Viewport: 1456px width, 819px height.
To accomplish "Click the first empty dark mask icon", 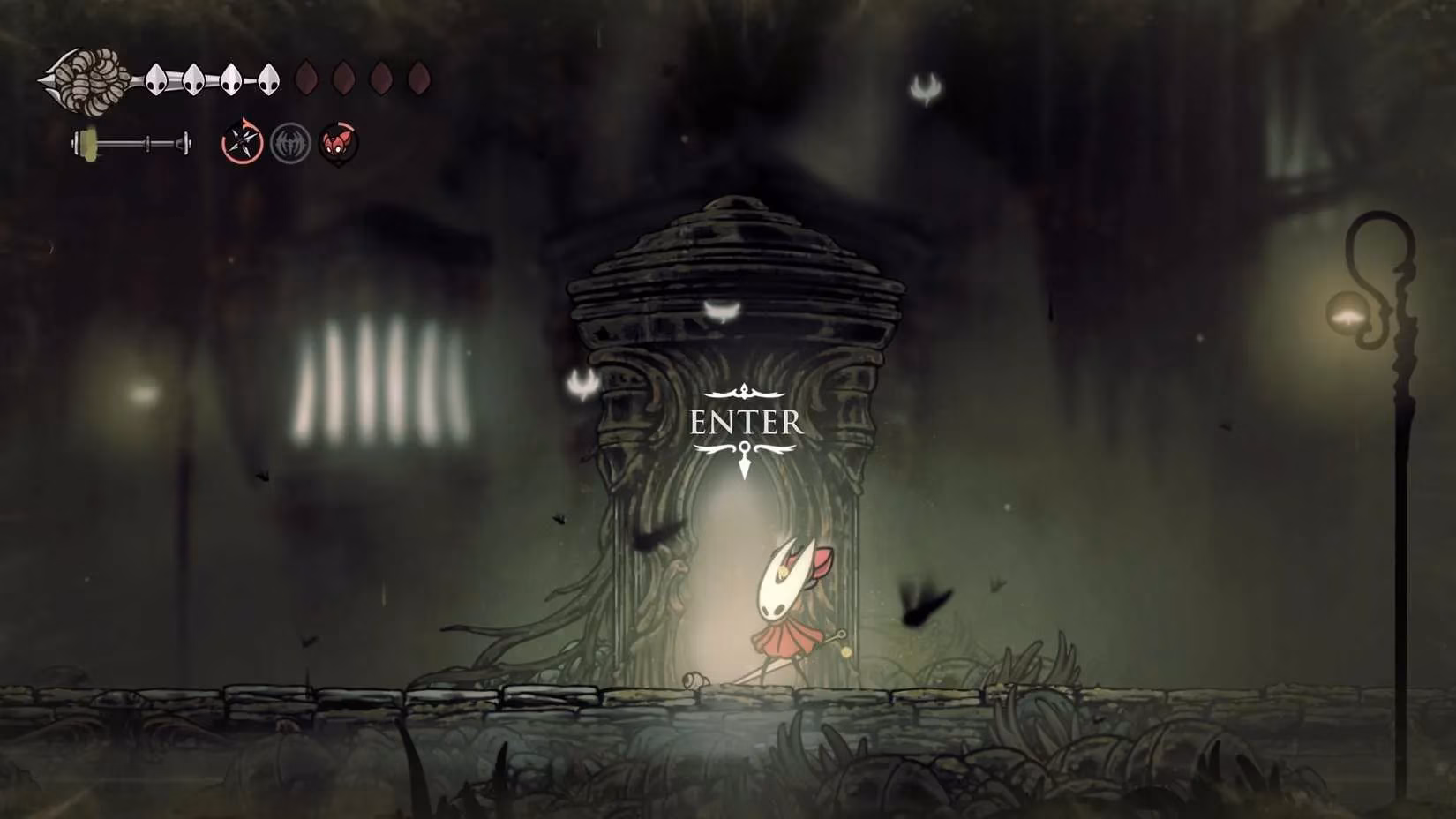I will [x=304, y=79].
